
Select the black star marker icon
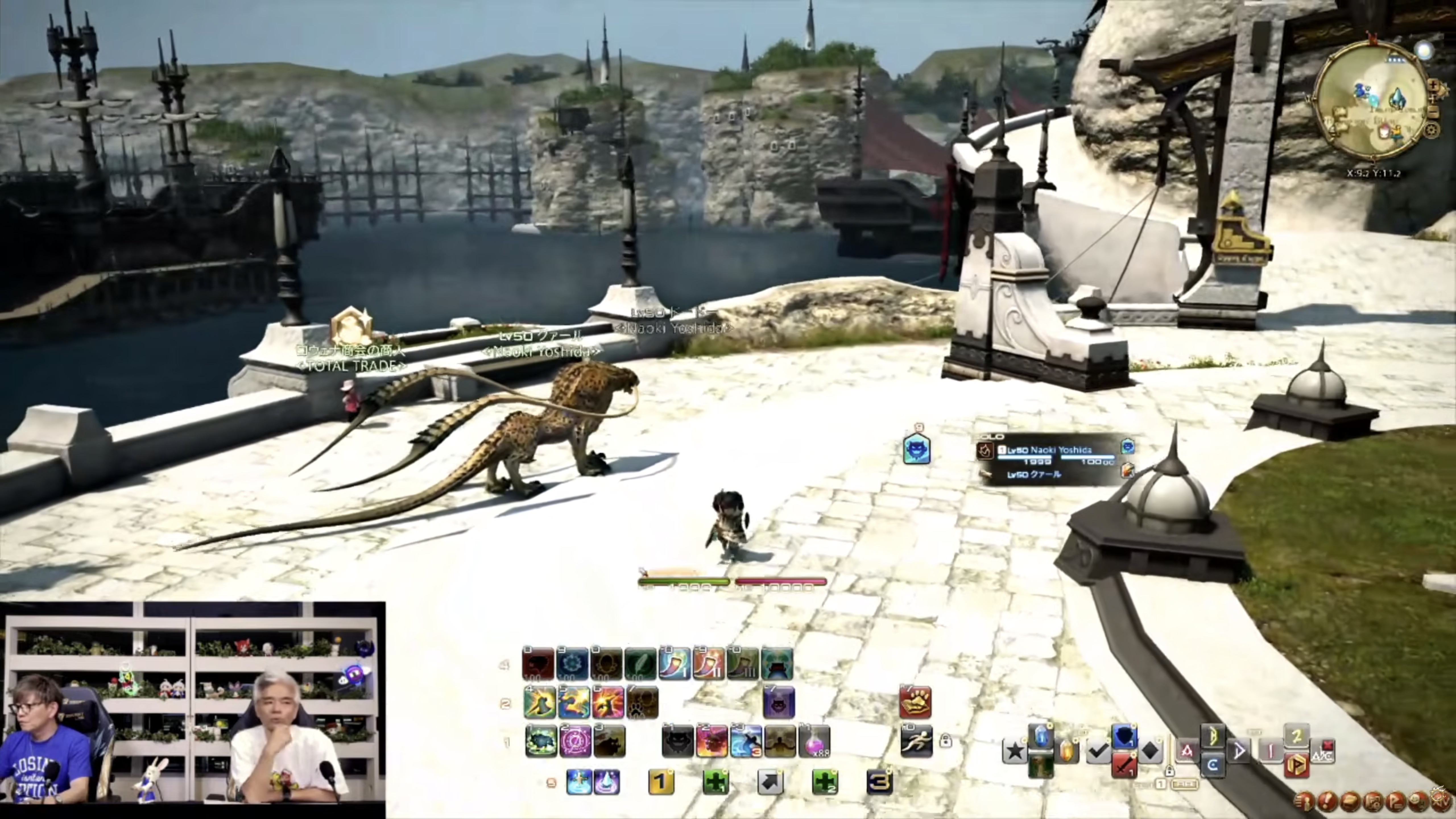click(1015, 751)
